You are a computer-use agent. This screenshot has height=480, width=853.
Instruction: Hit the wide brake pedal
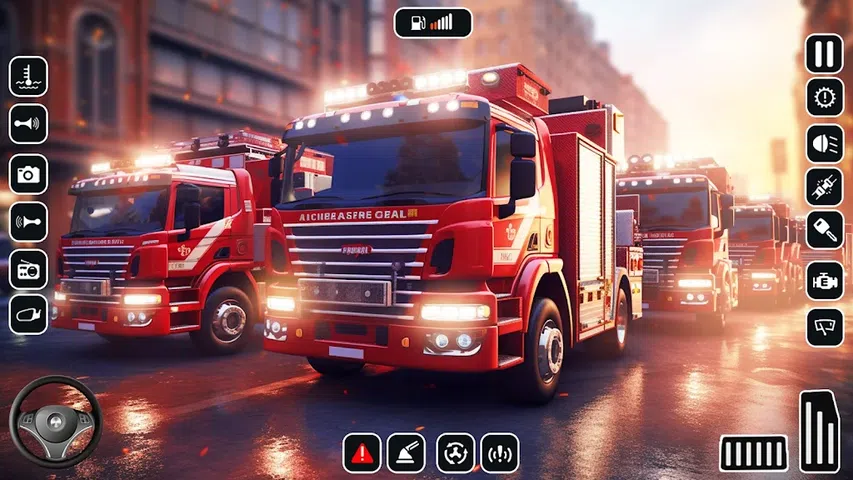tap(753, 453)
